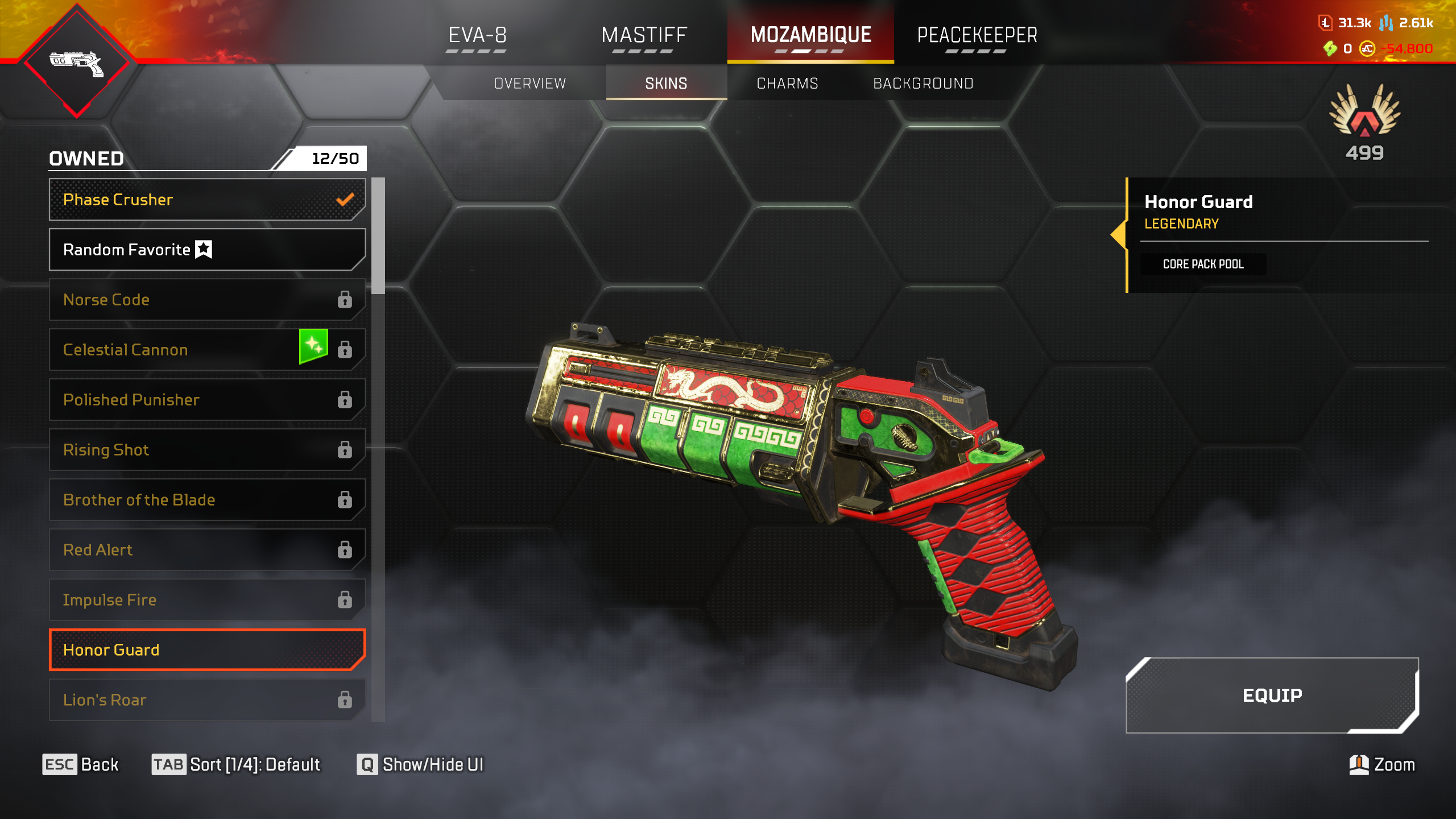Switch to the EVA-8 weapon tab
Image resolution: width=1456 pixels, height=819 pixels.
point(477,35)
